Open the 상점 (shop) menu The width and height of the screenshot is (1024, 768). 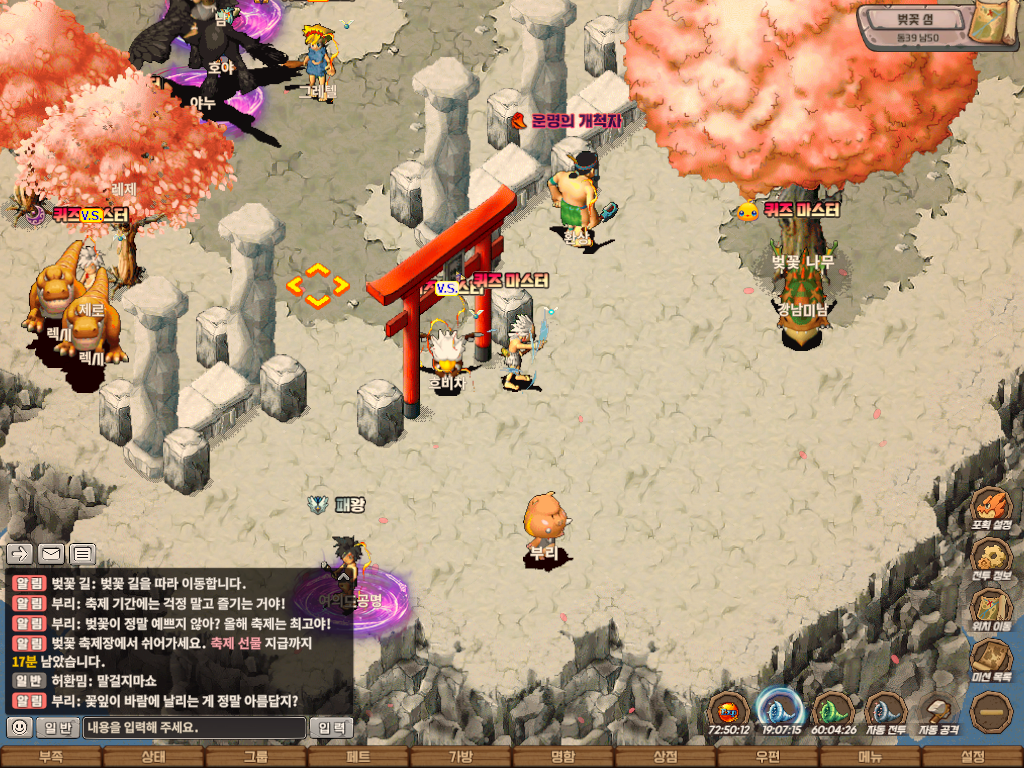(x=665, y=757)
